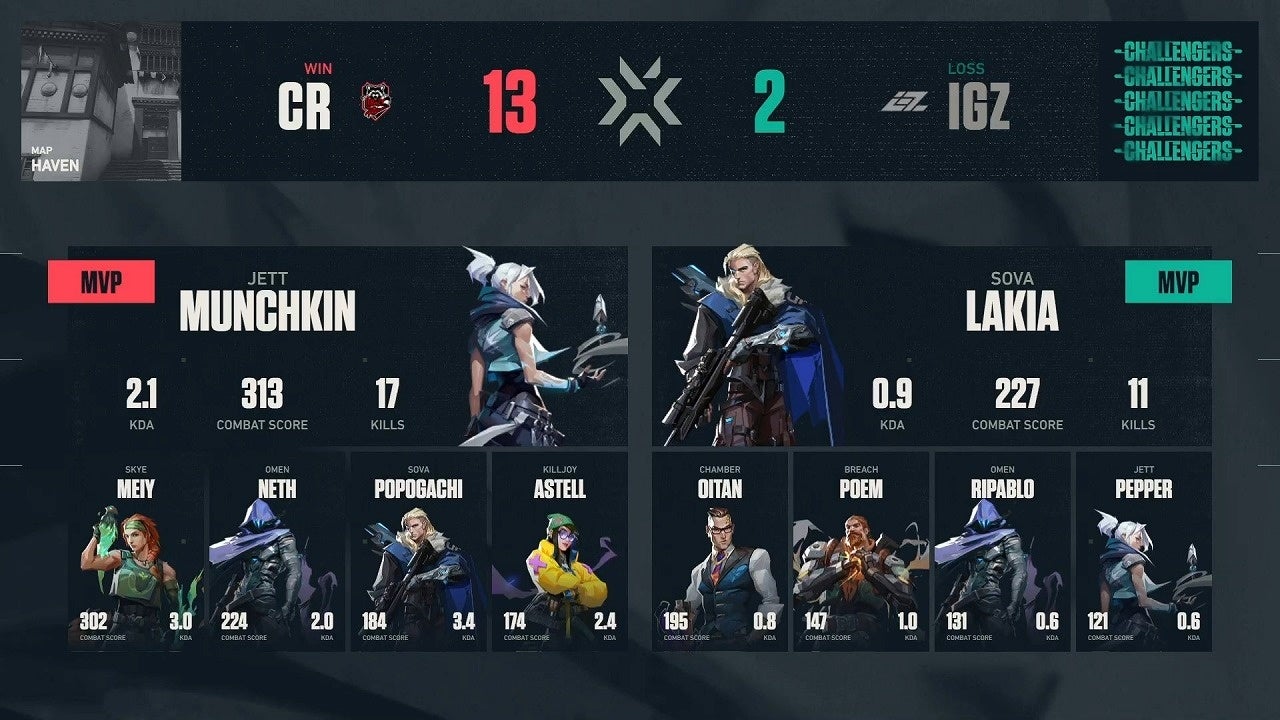This screenshot has width=1280, height=720.
Task: Click the VCT emblem between the scores
Action: [x=640, y=101]
